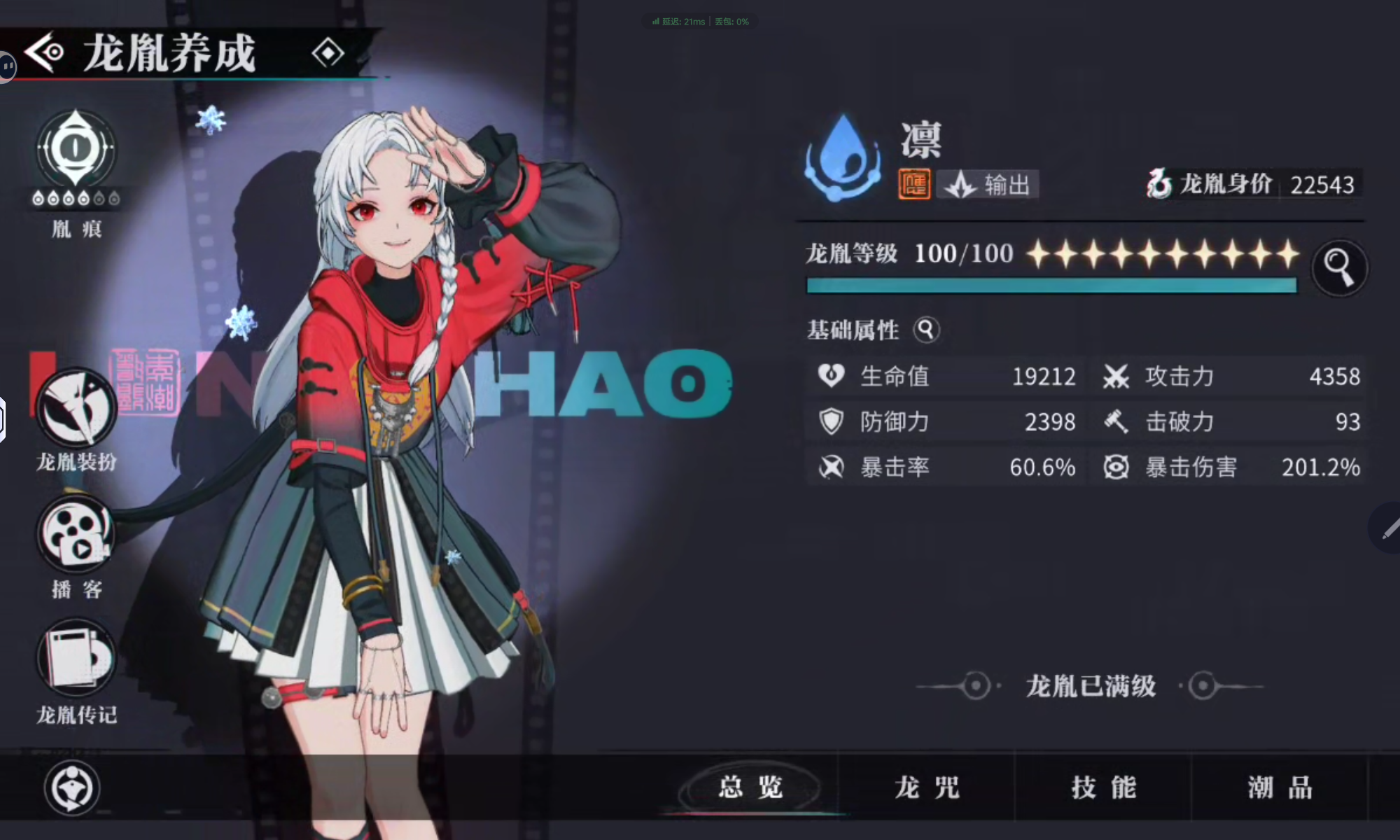Click the water element icon beside 凛
The height and width of the screenshot is (840, 1400).
(x=843, y=157)
